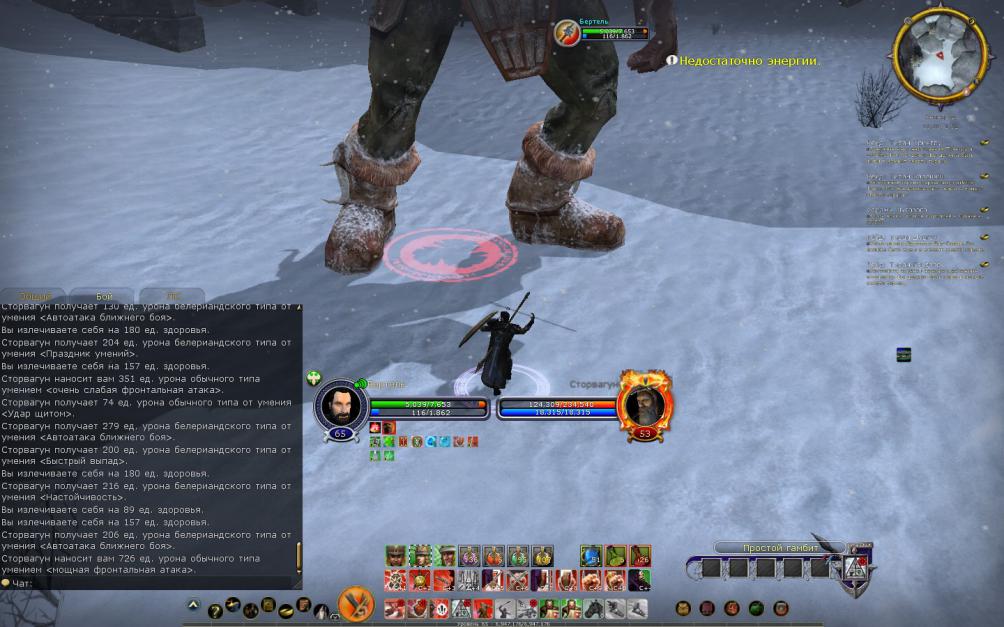Expand the main menu arrow button
This screenshot has height=627, width=1004.
(193, 605)
